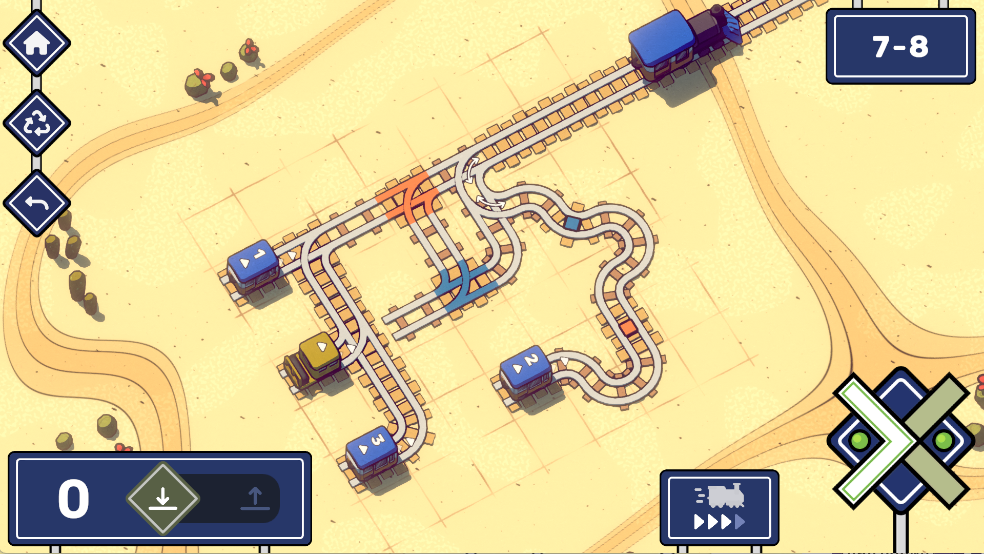Switch to the faded up-arrow track mode
Image resolution: width=984 pixels, height=554 pixels.
click(255, 498)
